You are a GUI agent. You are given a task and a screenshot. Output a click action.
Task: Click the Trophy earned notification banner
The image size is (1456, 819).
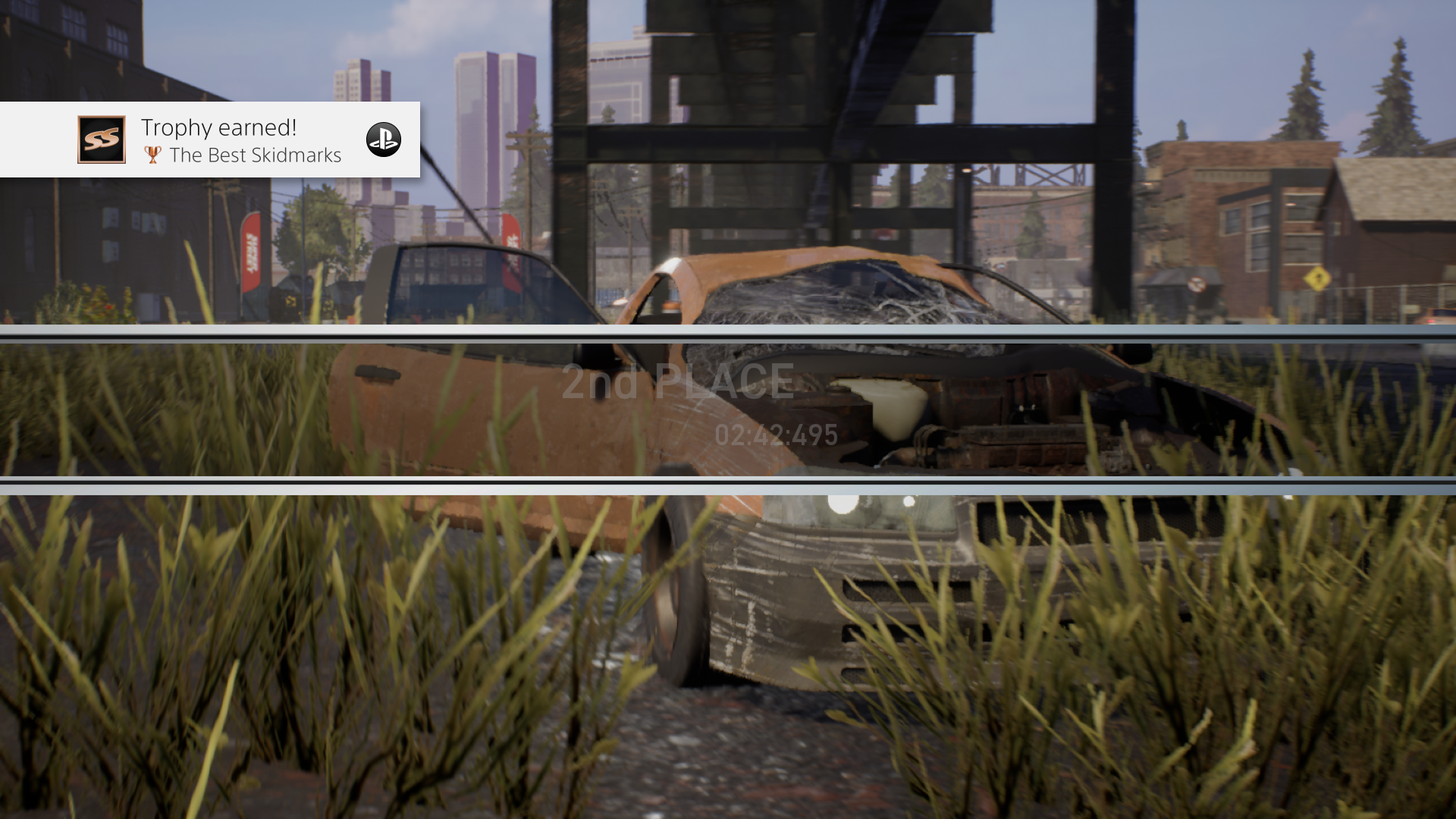click(209, 140)
